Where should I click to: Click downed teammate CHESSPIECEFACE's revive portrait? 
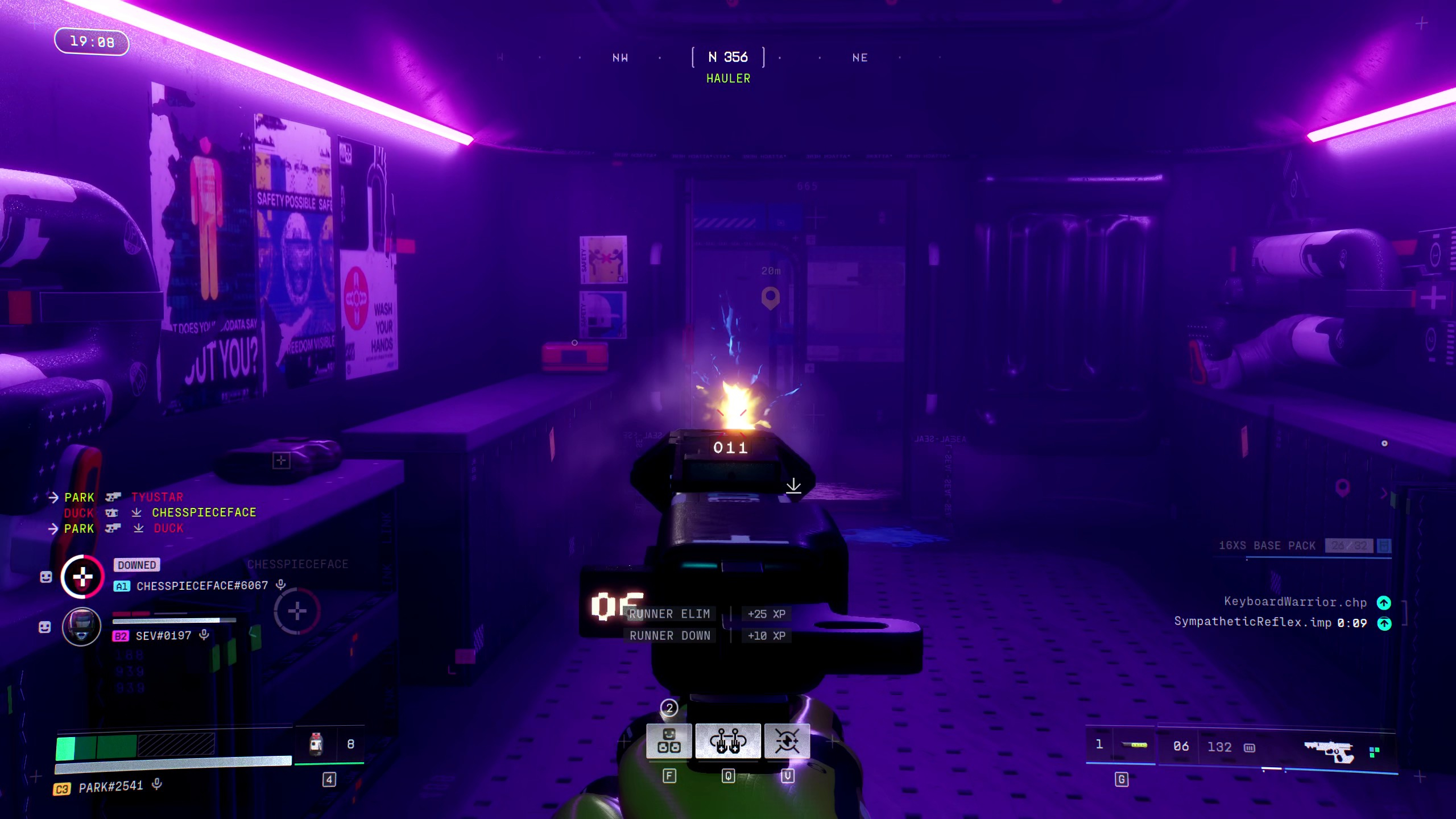pyautogui.click(x=82, y=577)
